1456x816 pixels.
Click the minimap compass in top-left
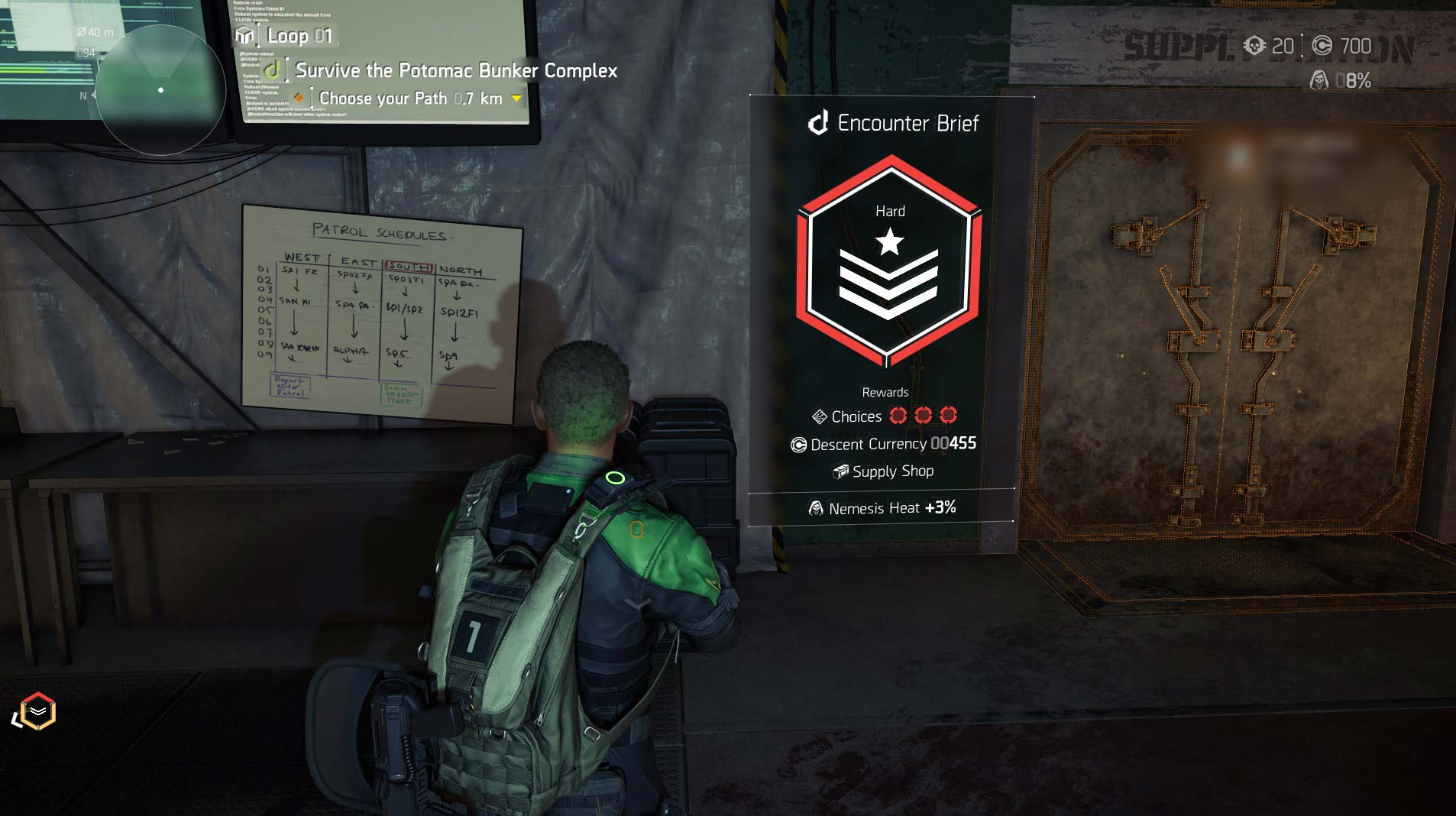160,90
